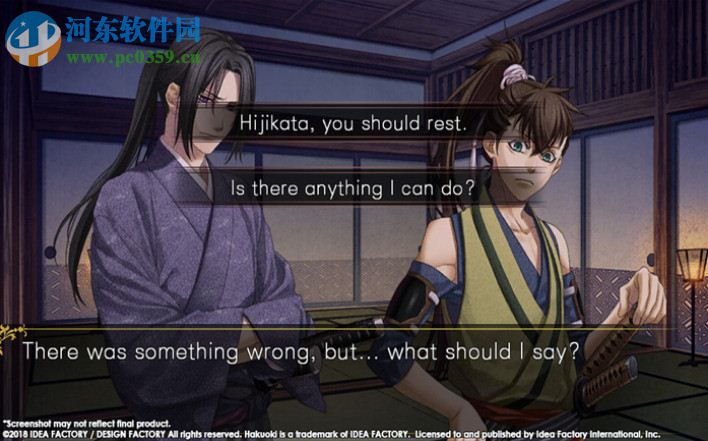Select "Is there anything I can do?" option

tap(354, 187)
